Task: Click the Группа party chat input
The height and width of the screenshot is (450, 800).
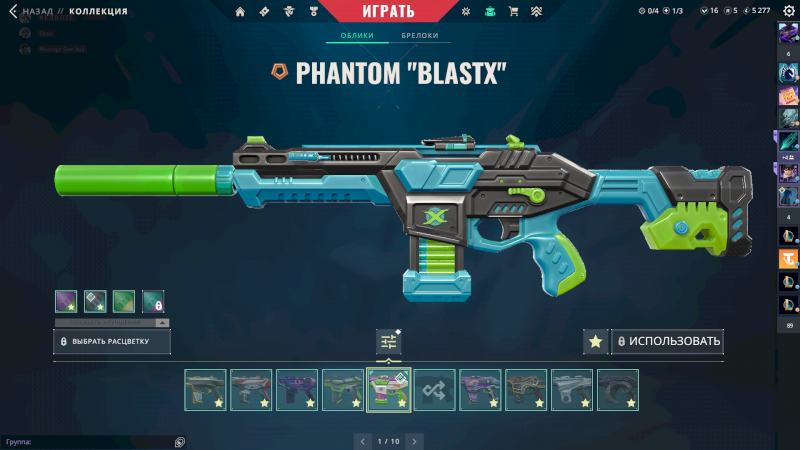Action: coord(90,441)
